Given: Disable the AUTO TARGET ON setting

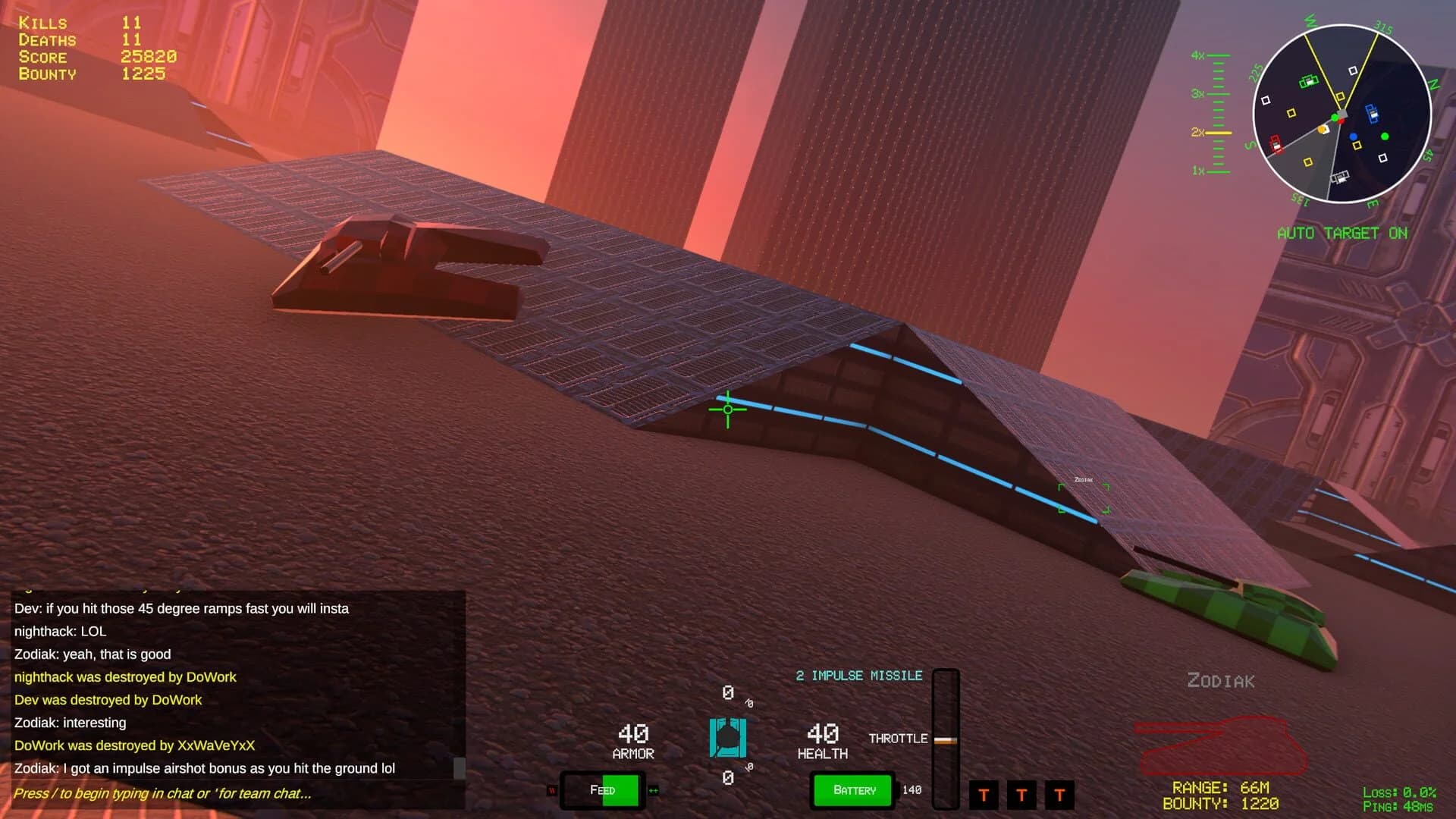Looking at the screenshot, I should [x=1342, y=234].
